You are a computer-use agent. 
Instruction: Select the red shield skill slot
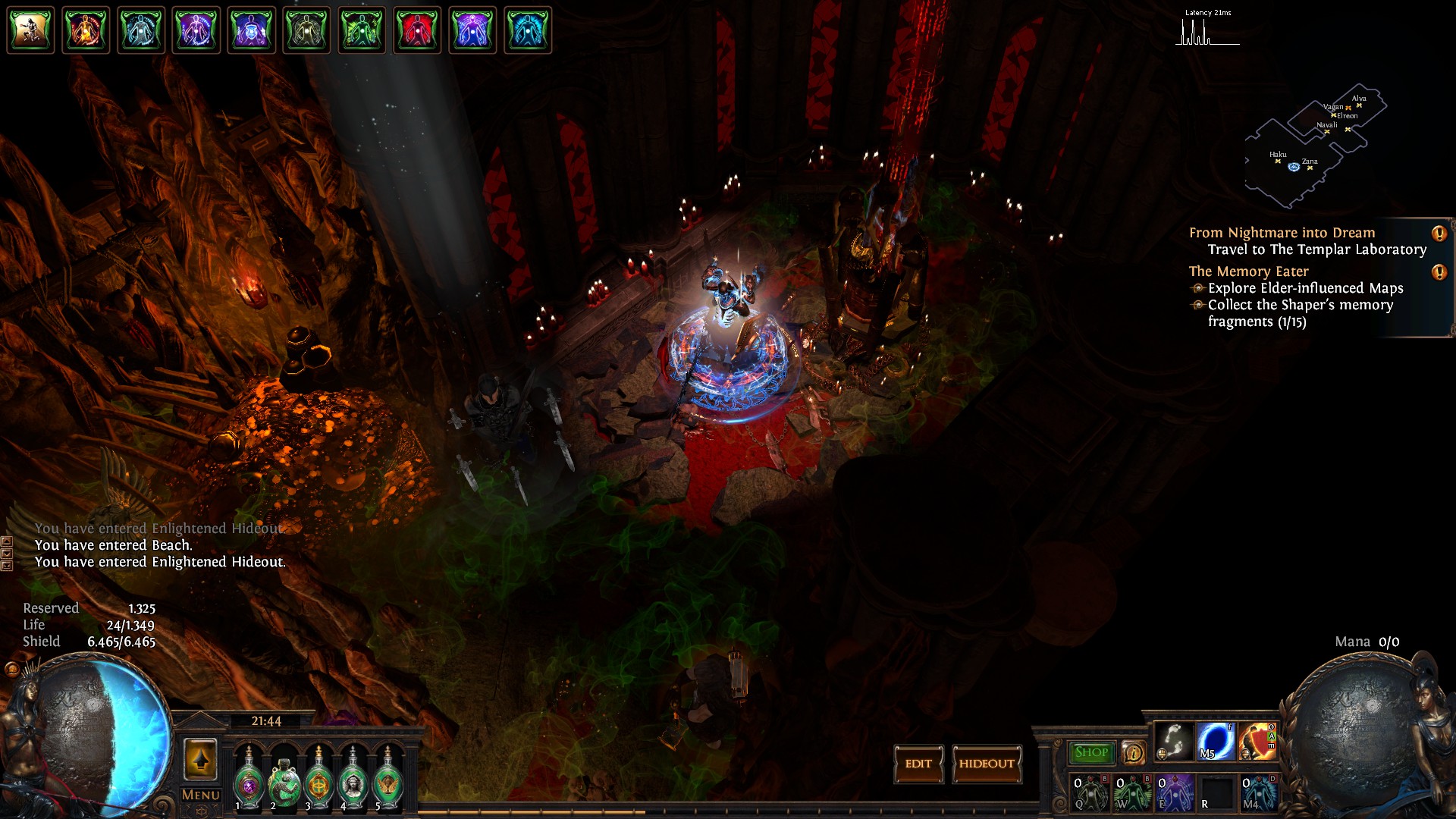coord(1257,741)
